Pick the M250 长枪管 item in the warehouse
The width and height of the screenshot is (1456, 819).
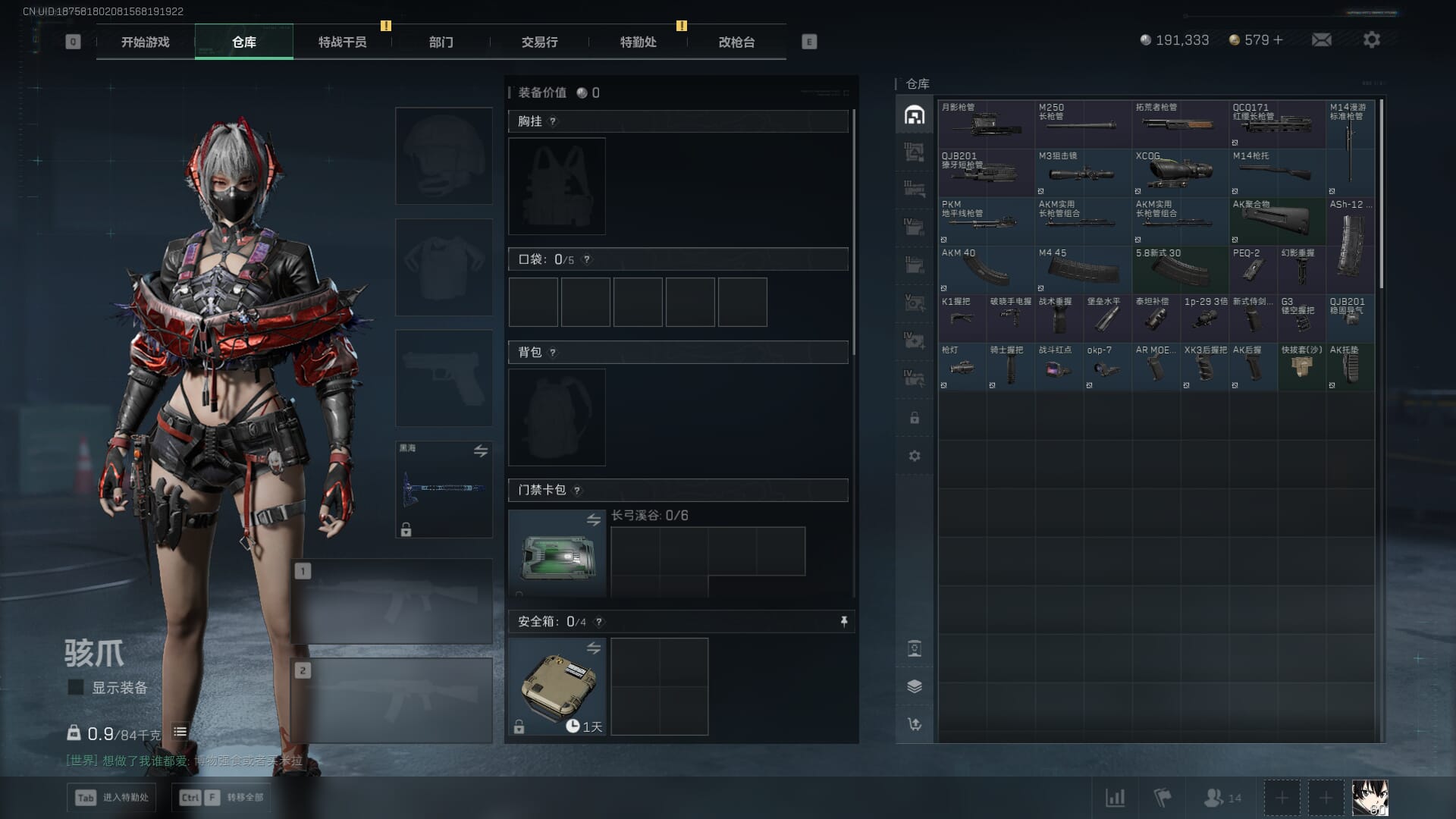click(1082, 124)
